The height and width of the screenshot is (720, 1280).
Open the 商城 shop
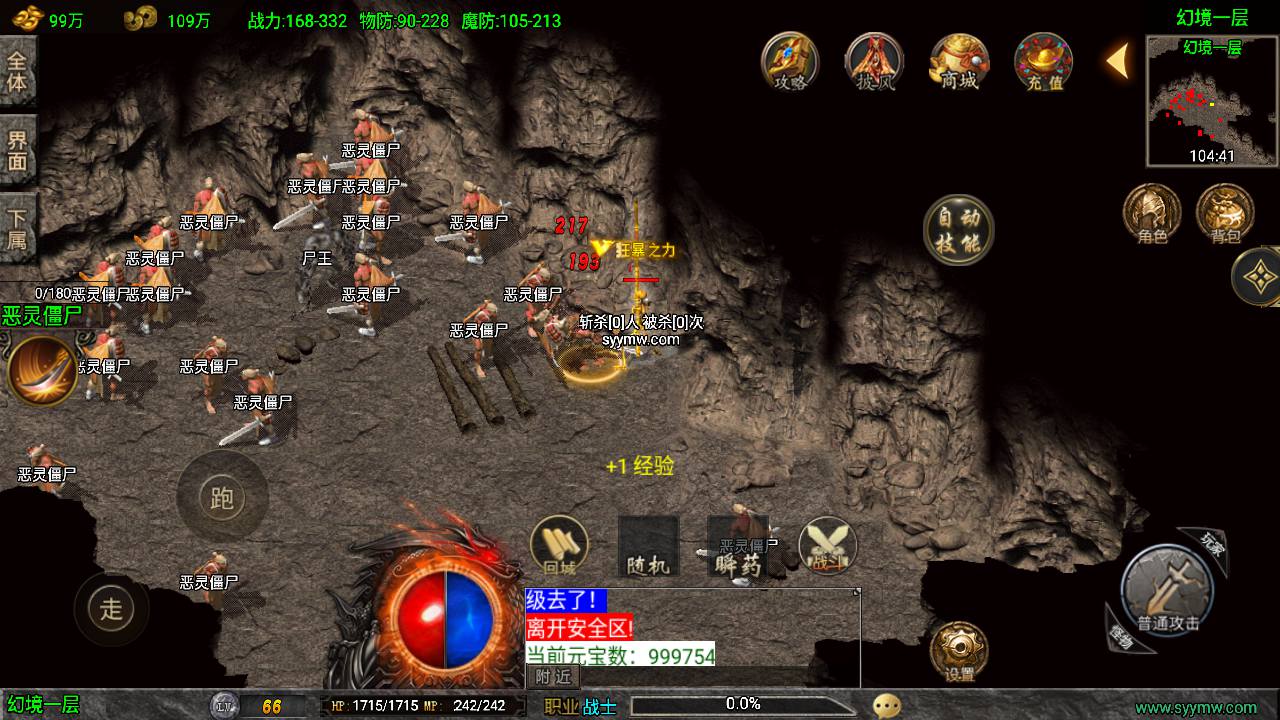959,60
